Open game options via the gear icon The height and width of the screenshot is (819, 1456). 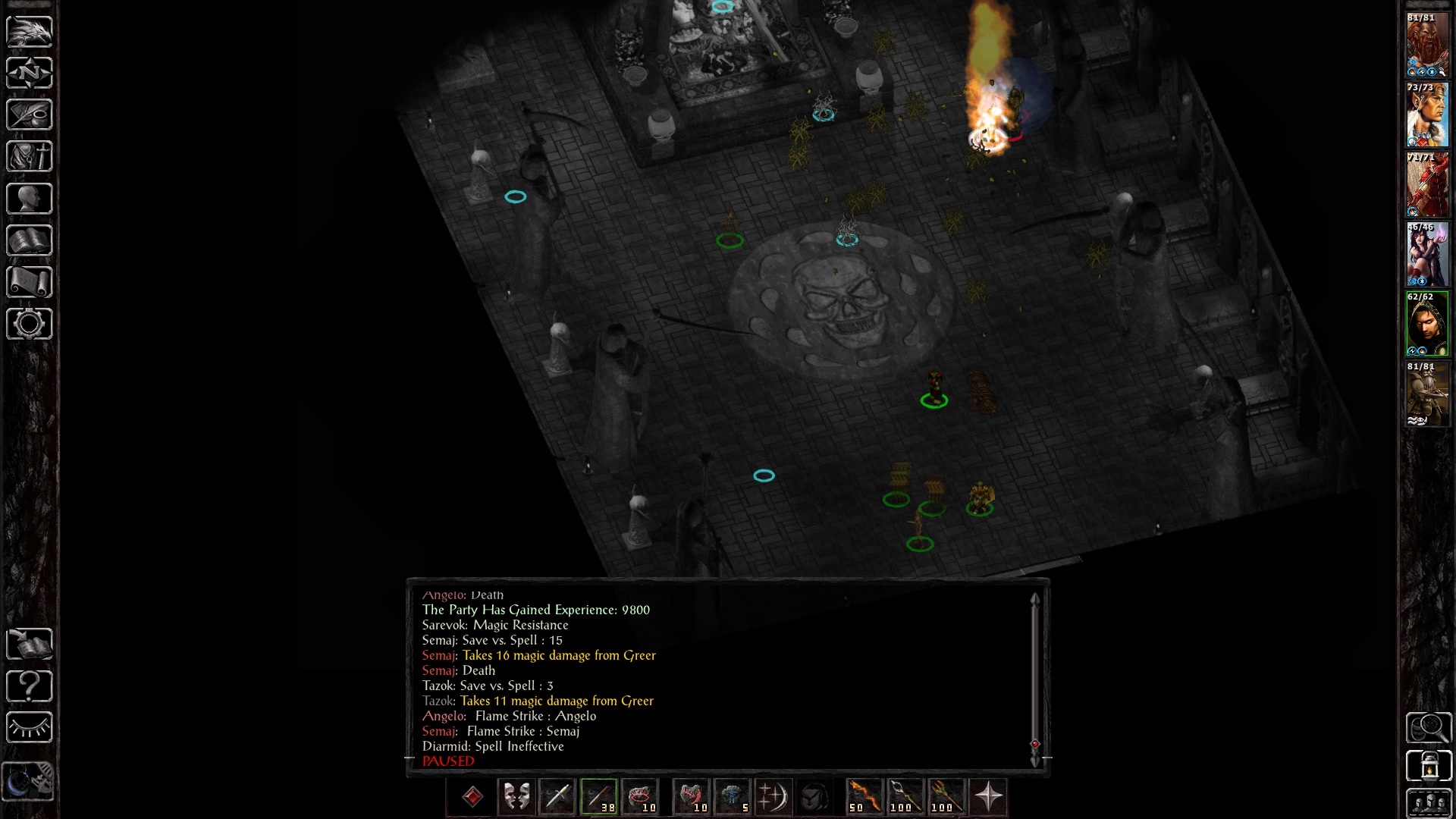pyautogui.click(x=30, y=324)
